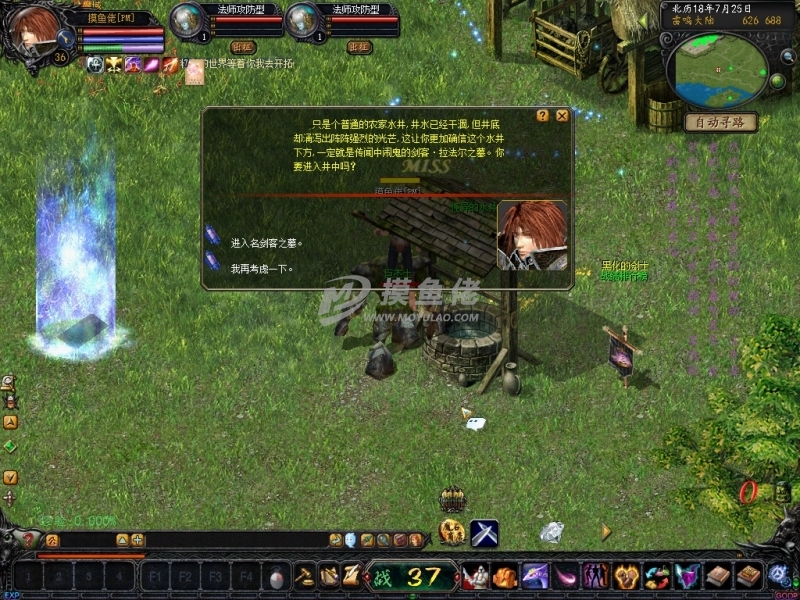The image size is (800, 600).
Task: Click the 自动寻路 auto-pathfinding button
Action: 720,122
